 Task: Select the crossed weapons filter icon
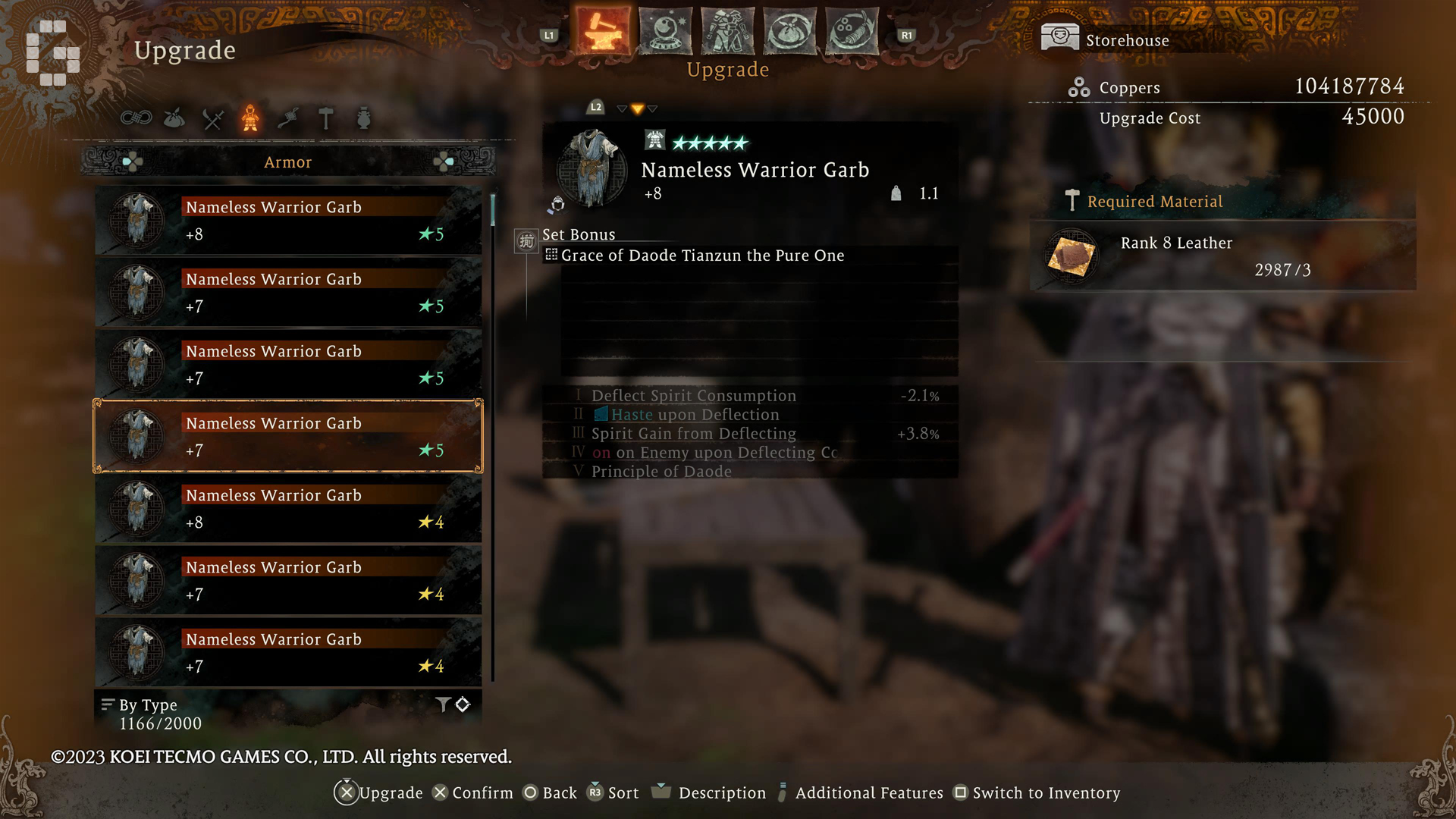[212, 119]
